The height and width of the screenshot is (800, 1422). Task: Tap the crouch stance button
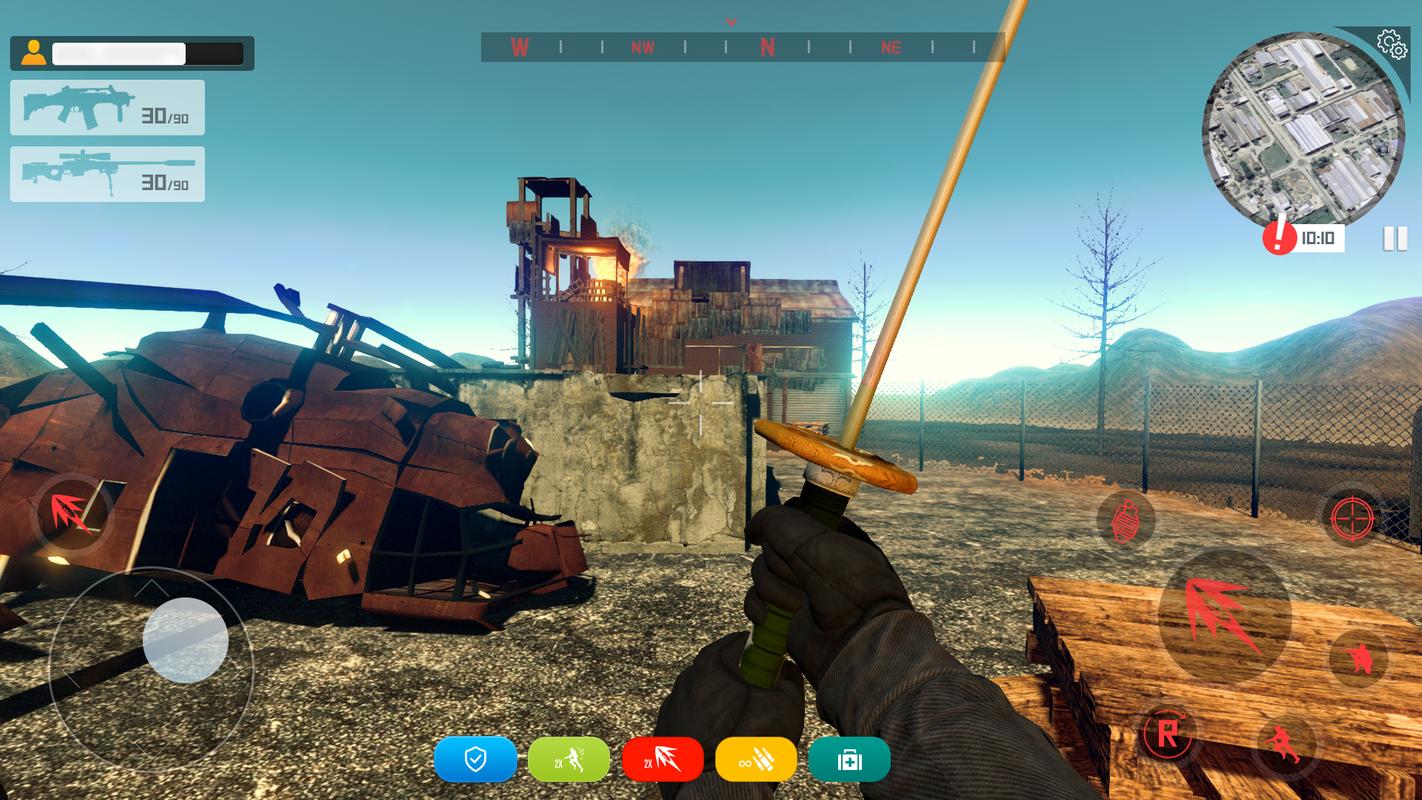click(x=1358, y=658)
